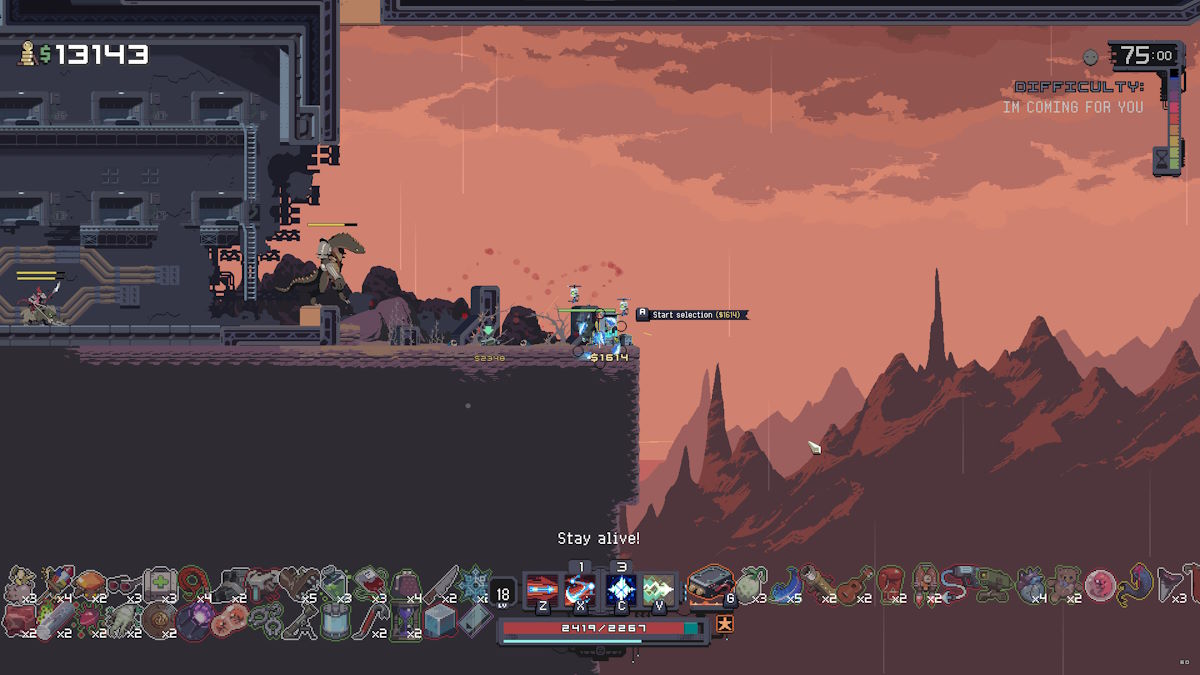Select the first aid medkit item
The width and height of the screenshot is (1200, 675).
pyautogui.click(x=158, y=583)
